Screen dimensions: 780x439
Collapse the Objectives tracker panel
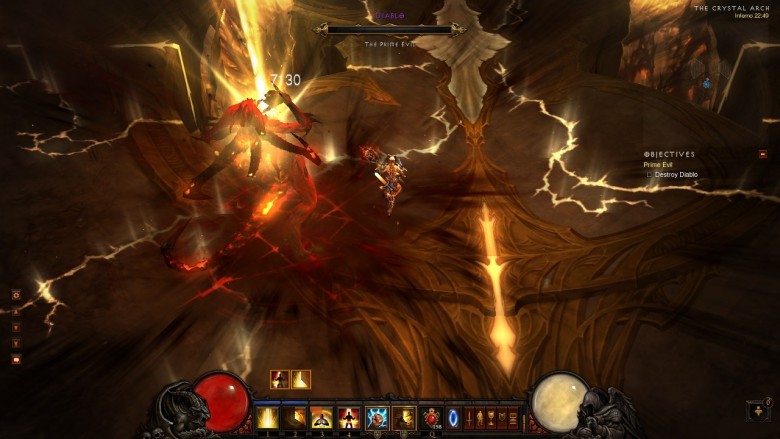(x=763, y=154)
